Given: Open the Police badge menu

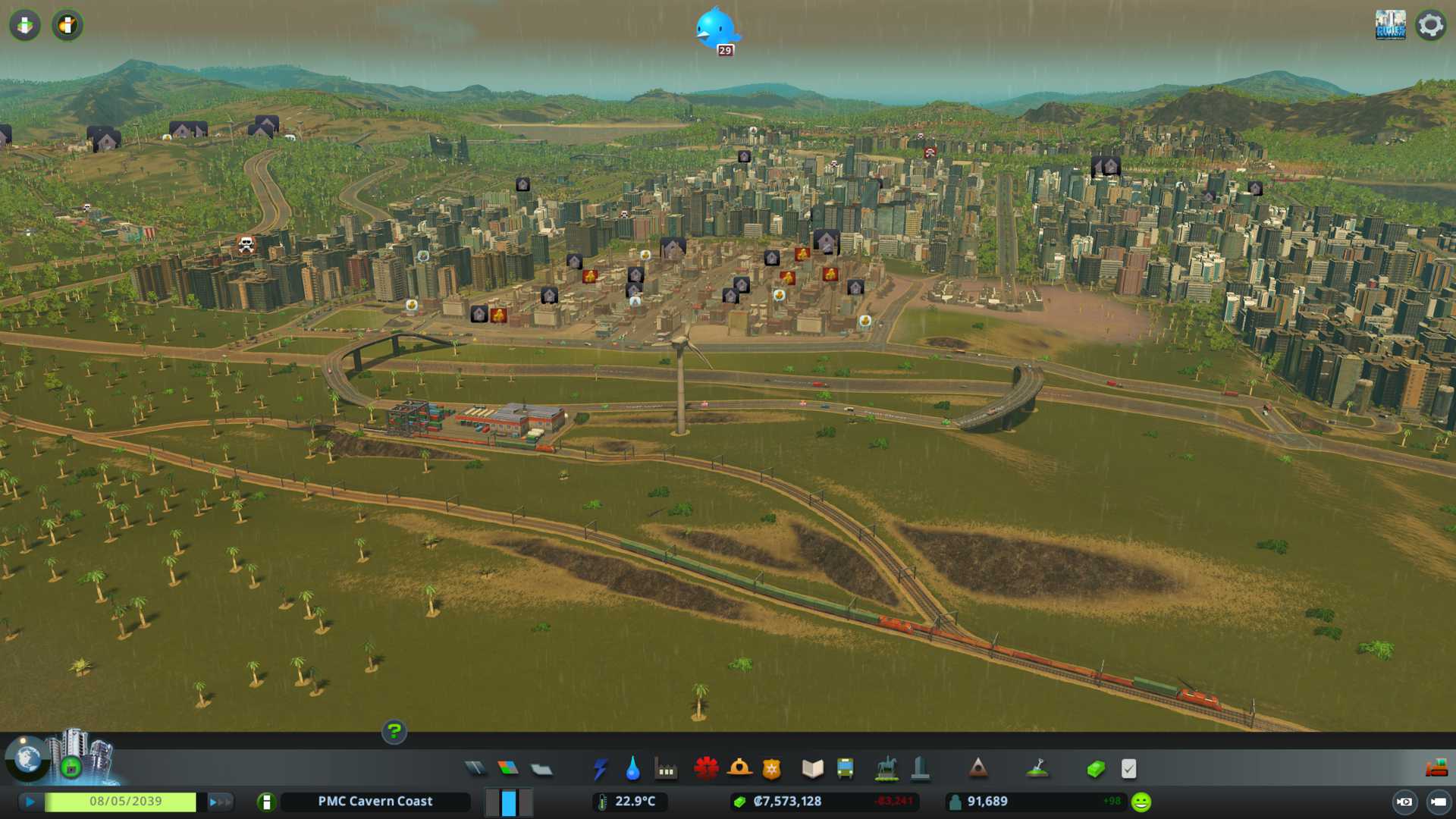Looking at the screenshot, I should tap(771, 769).
